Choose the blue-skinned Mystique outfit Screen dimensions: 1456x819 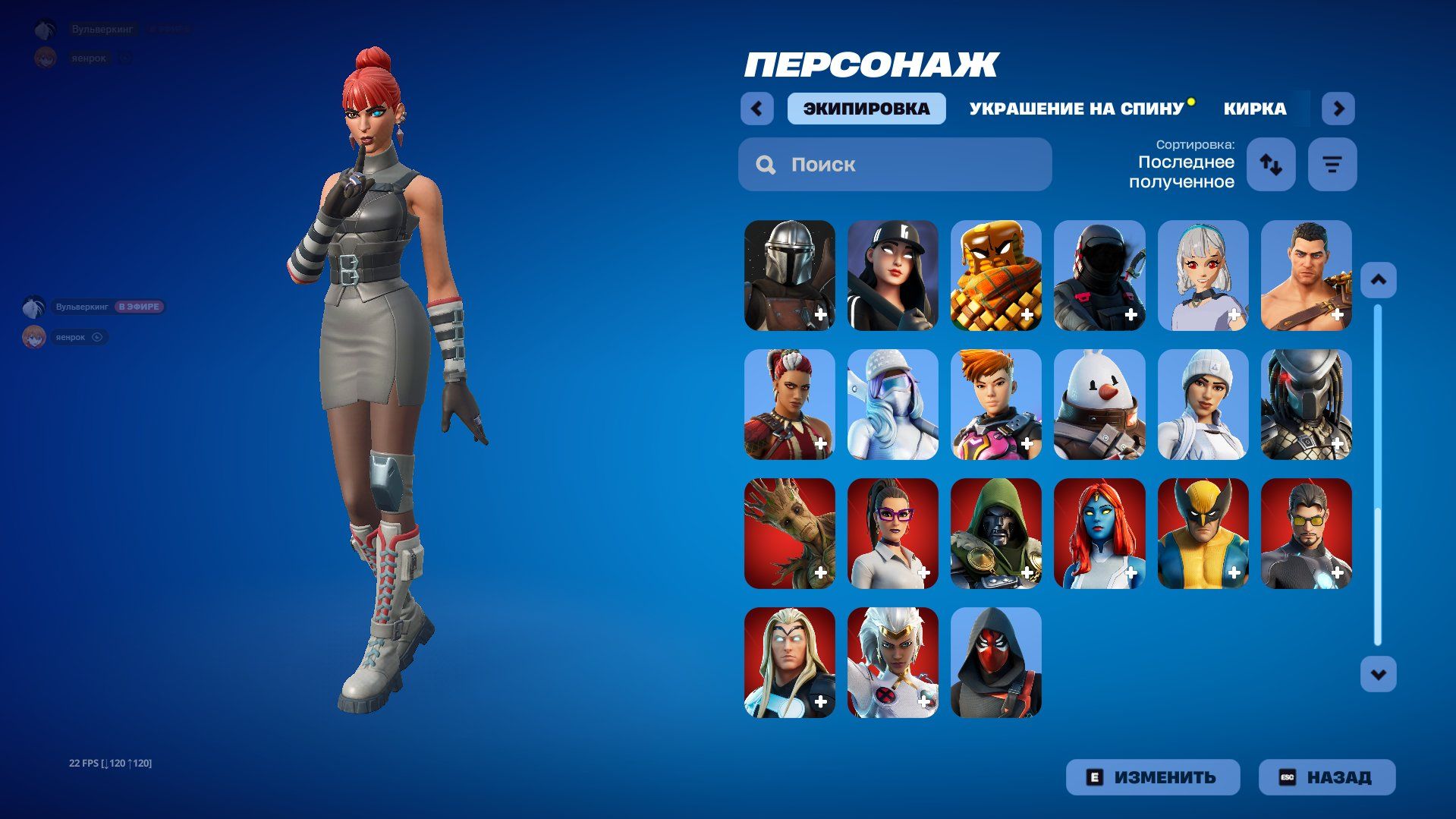pyautogui.click(x=1099, y=533)
